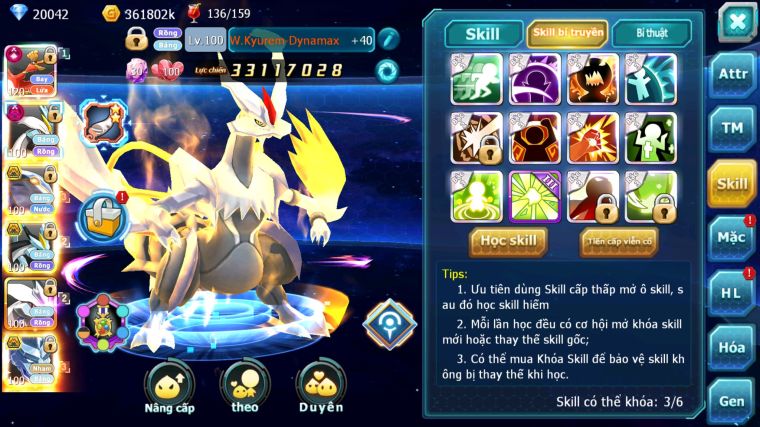
Task: Choose the running figure green skill icon
Action: point(475,79)
